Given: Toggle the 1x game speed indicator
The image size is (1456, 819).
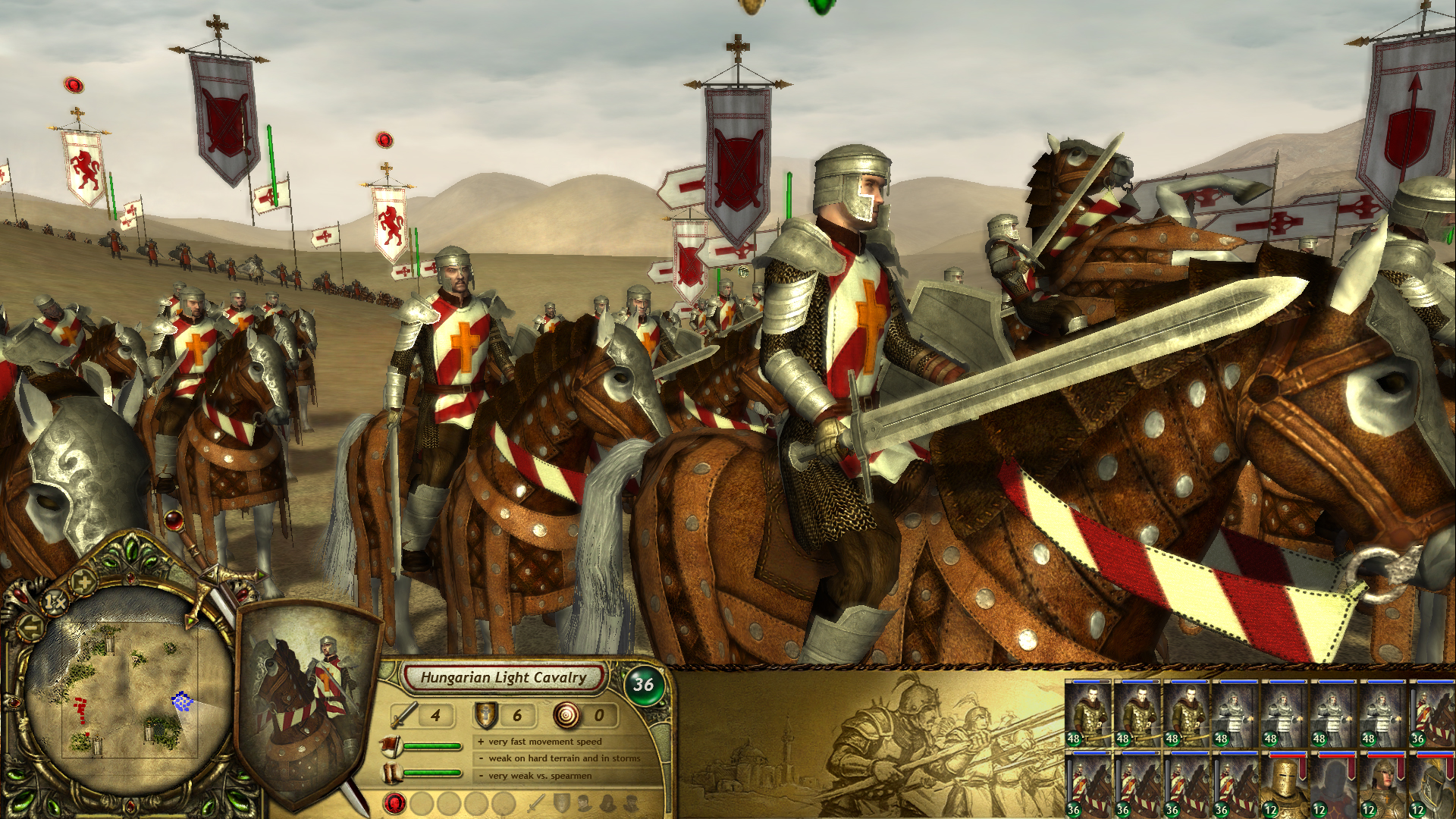Looking at the screenshot, I should coord(54,601).
